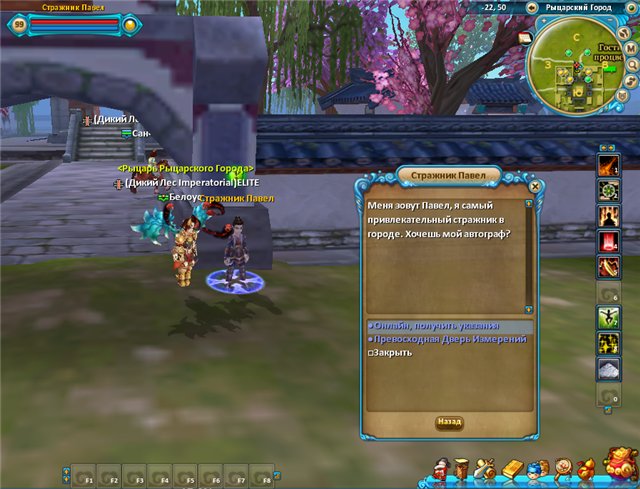Open the blue-haired character face icon
Screen dimensions: 640x489
(x=537, y=469)
